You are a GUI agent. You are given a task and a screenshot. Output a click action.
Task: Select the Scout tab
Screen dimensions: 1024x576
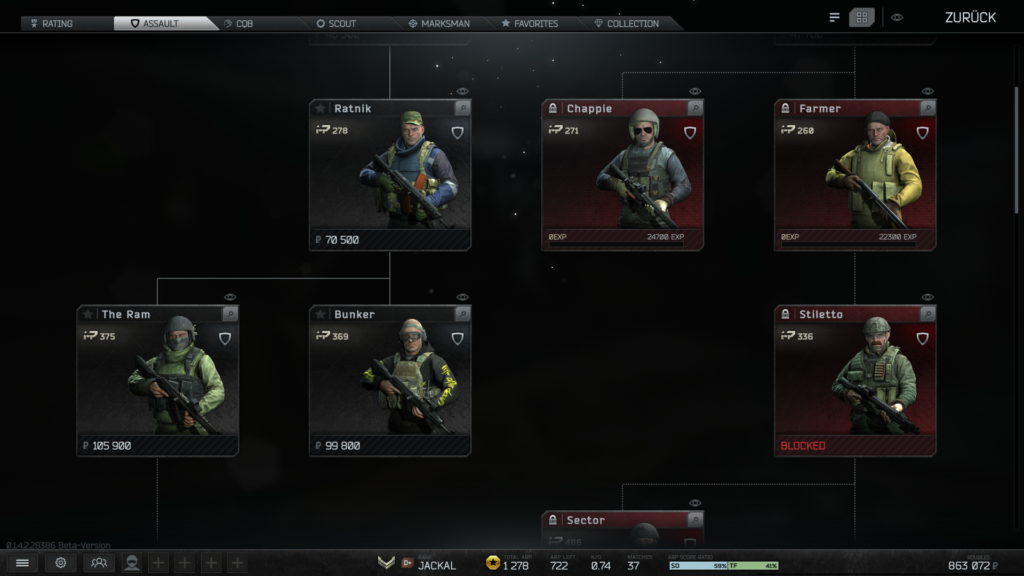coord(336,23)
